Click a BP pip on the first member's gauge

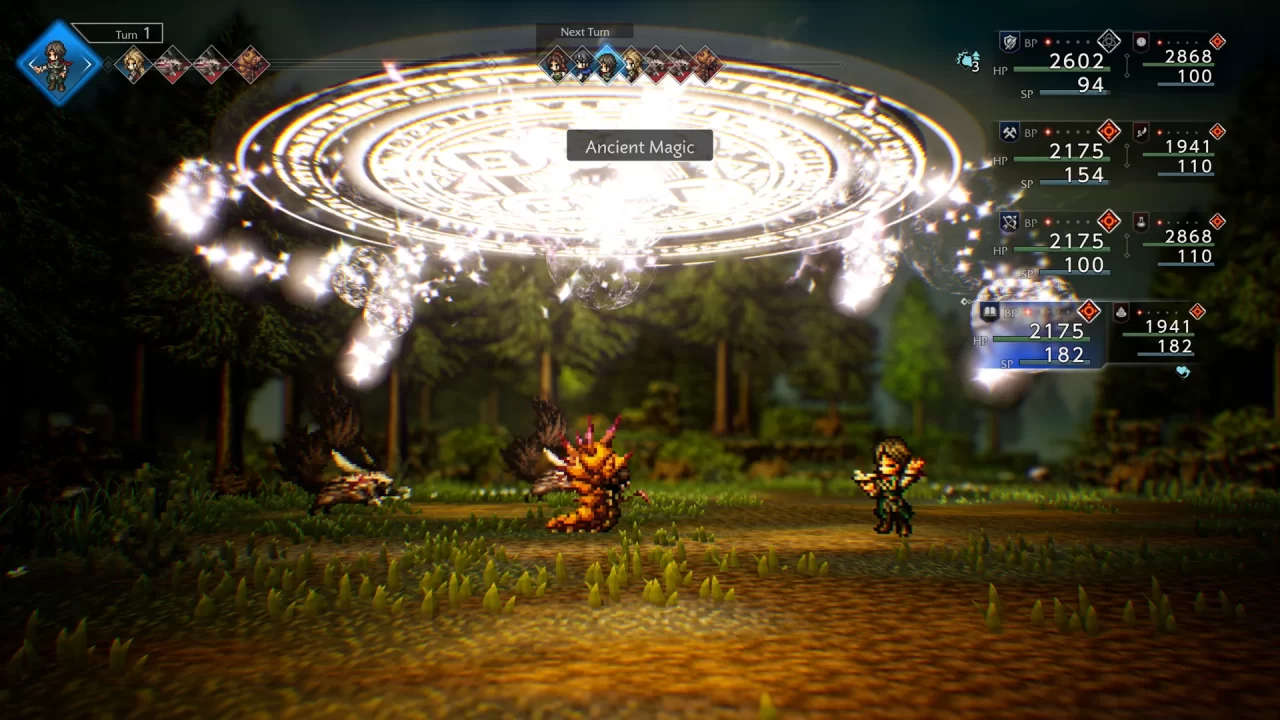click(x=1047, y=42)
